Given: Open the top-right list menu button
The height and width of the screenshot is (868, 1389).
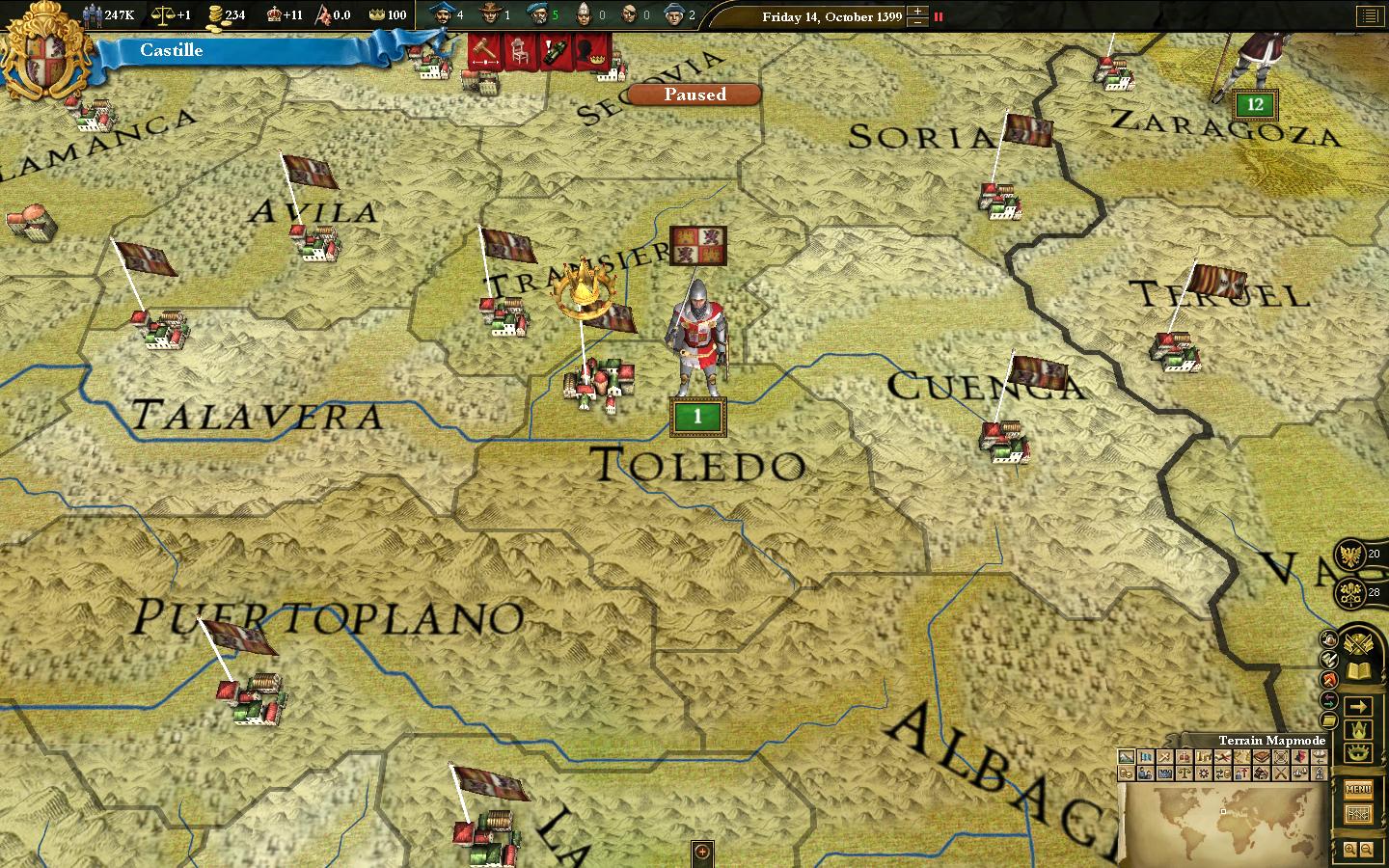Looking at the screenshot, I should (1369, 16).
